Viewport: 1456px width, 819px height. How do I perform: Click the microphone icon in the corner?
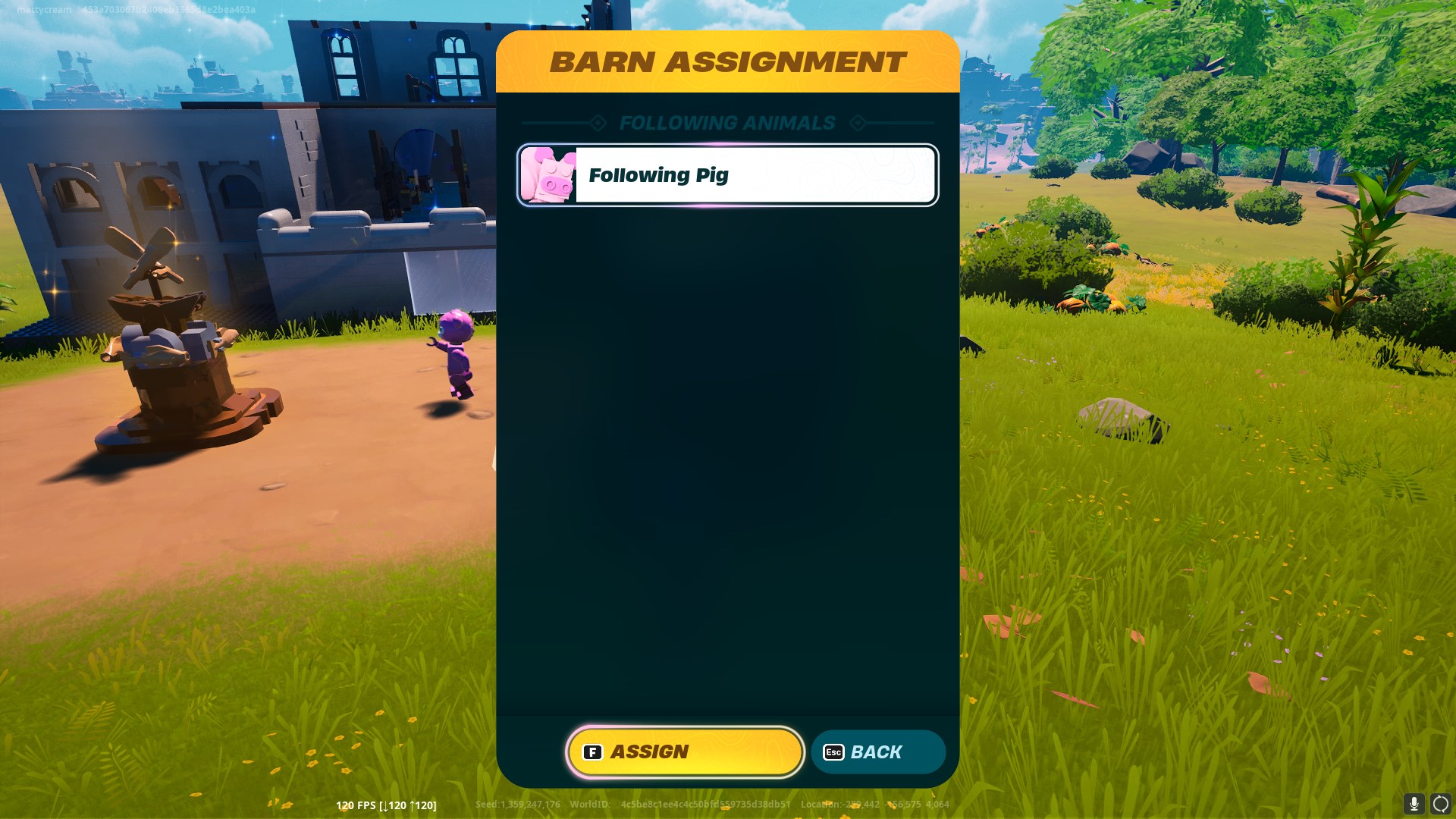1414,805
